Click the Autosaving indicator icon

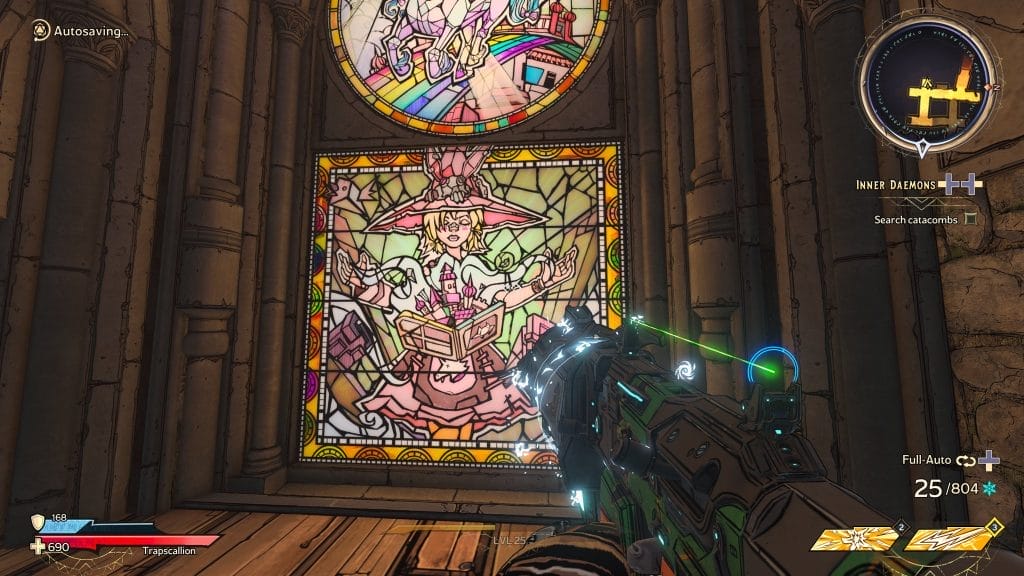coord(40,30)
